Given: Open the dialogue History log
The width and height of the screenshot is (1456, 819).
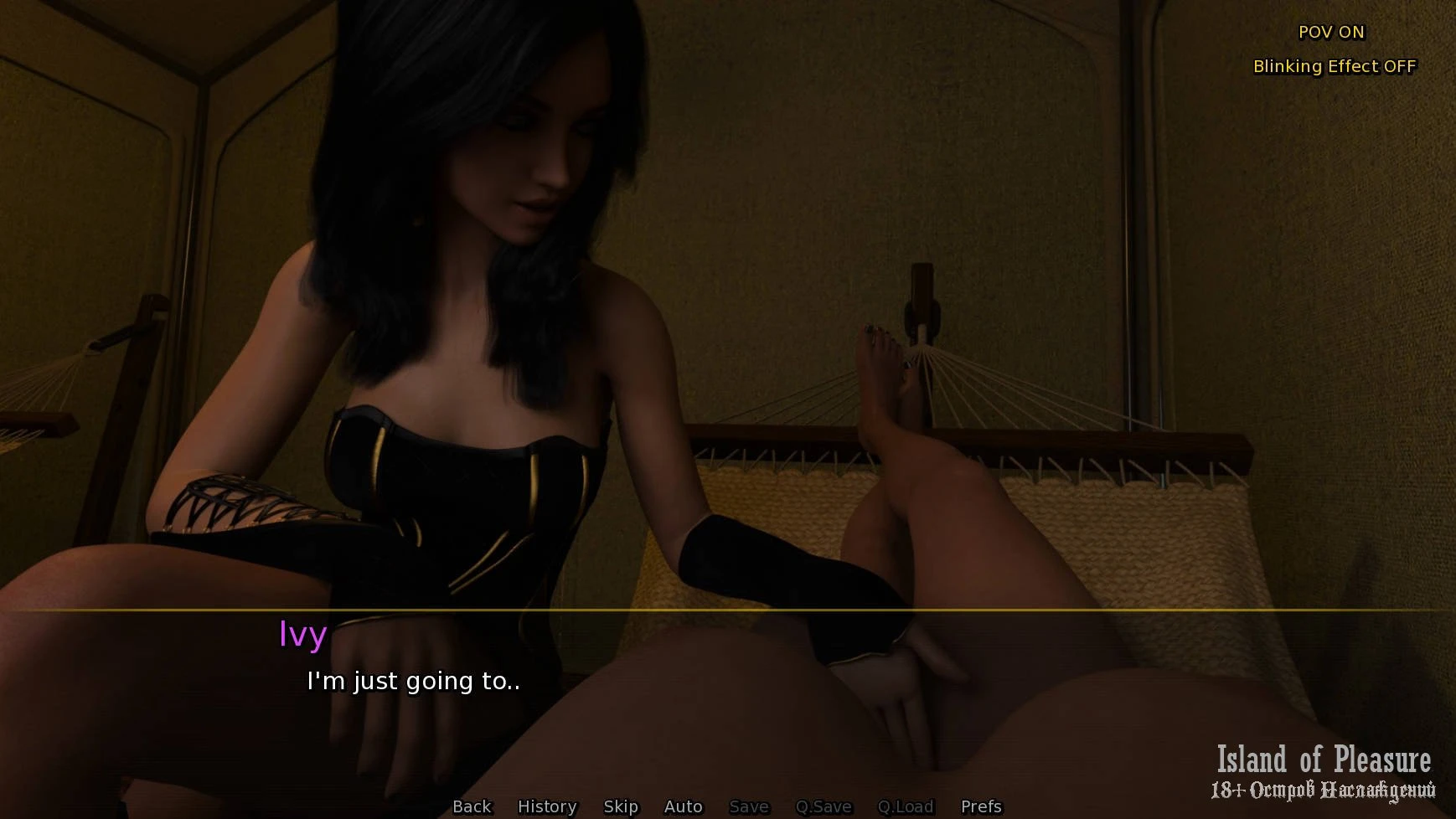Looking at the screenshot, I should point(547,806).
